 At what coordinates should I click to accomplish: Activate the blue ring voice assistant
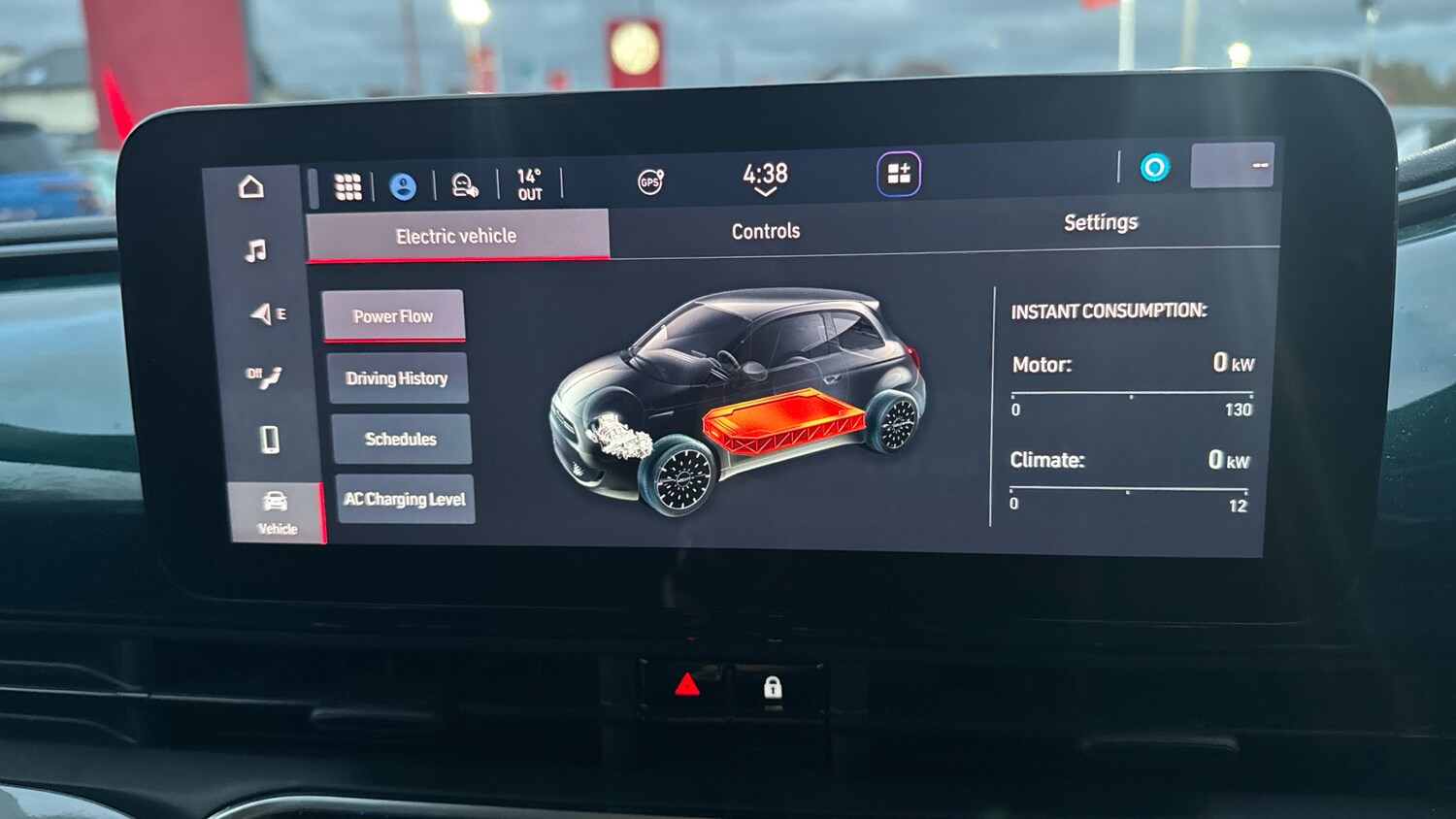pyautogui.click(x=1154, y=168)
